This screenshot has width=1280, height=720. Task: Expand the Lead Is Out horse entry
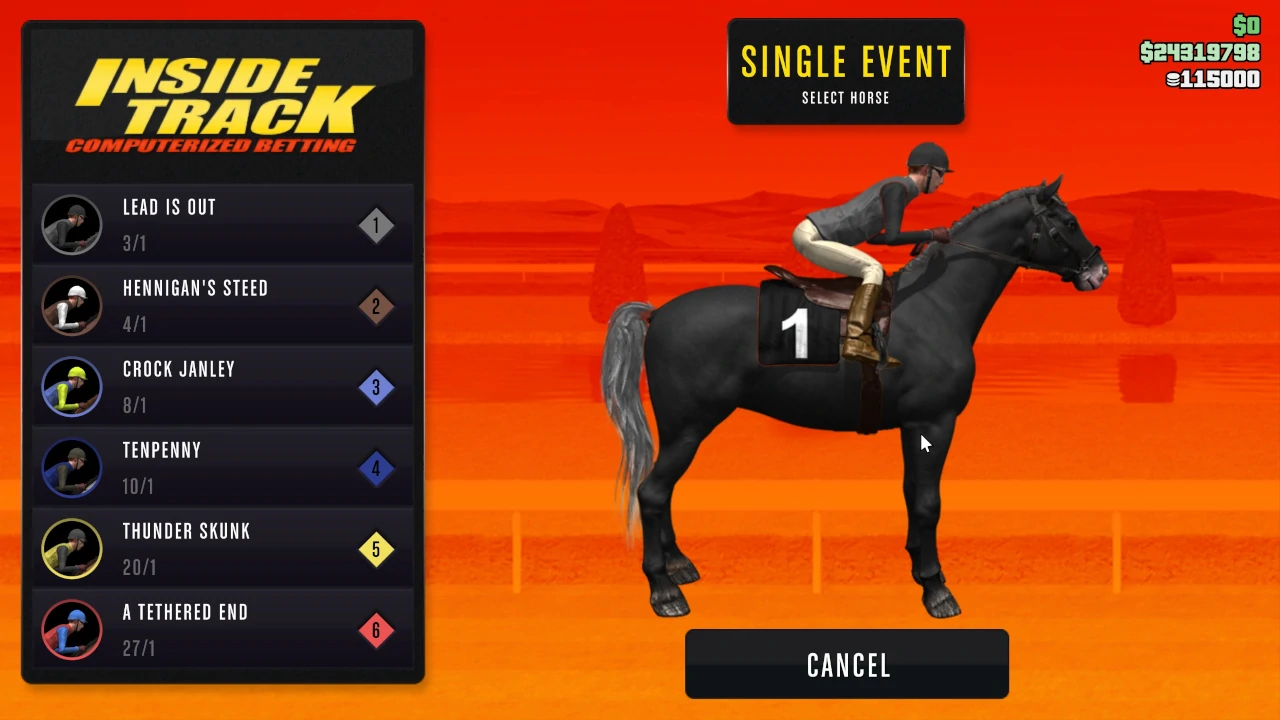[x=222, y=224]
